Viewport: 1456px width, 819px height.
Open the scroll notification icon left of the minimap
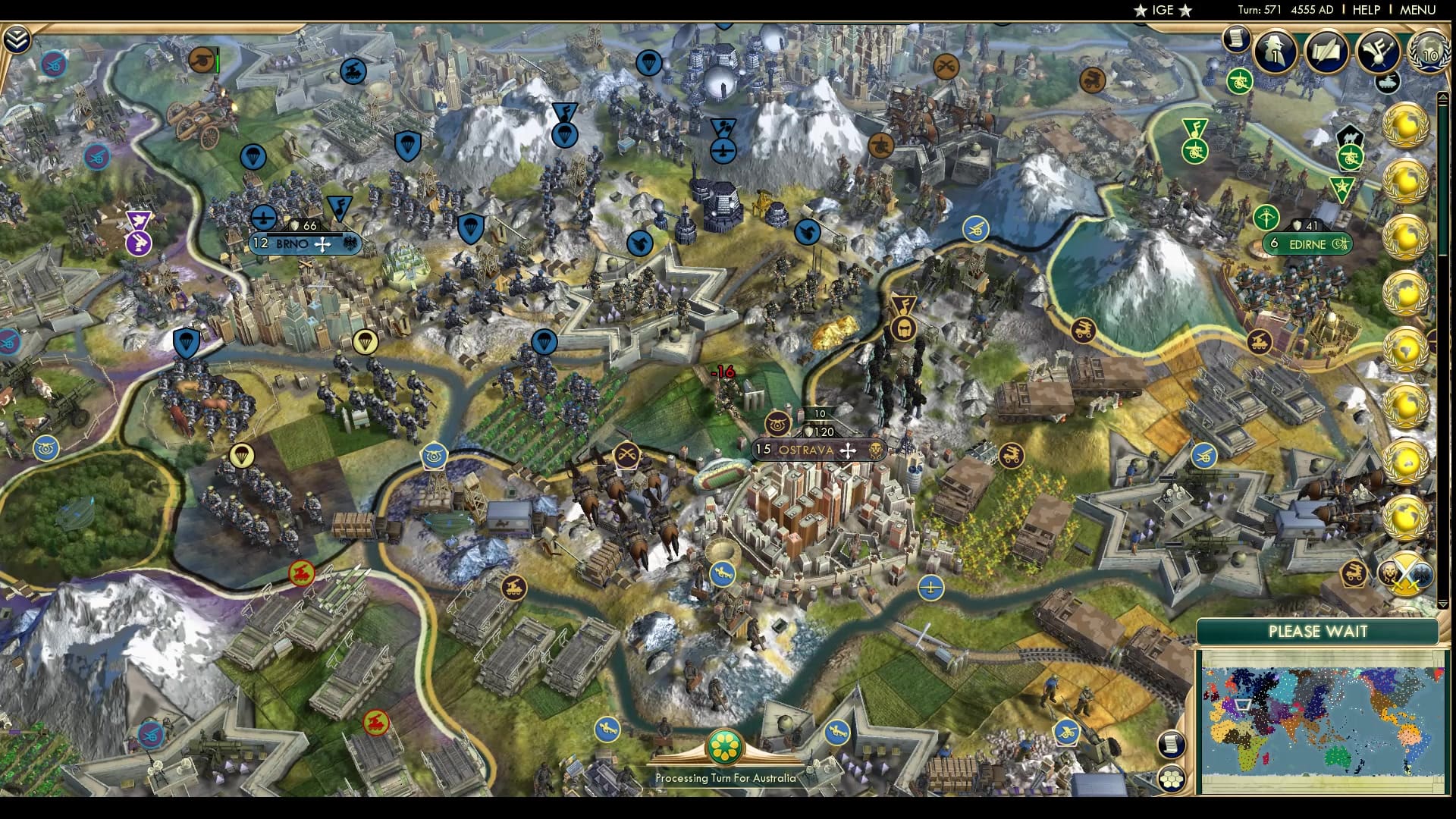pyautogui.click(x=1170, y=745)
